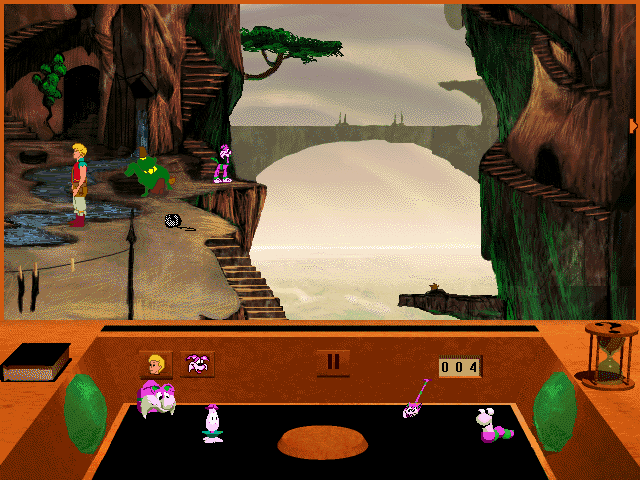The image size is (640, 480).
Task: Click the orange oval examine pad
Action: [322, 441]
